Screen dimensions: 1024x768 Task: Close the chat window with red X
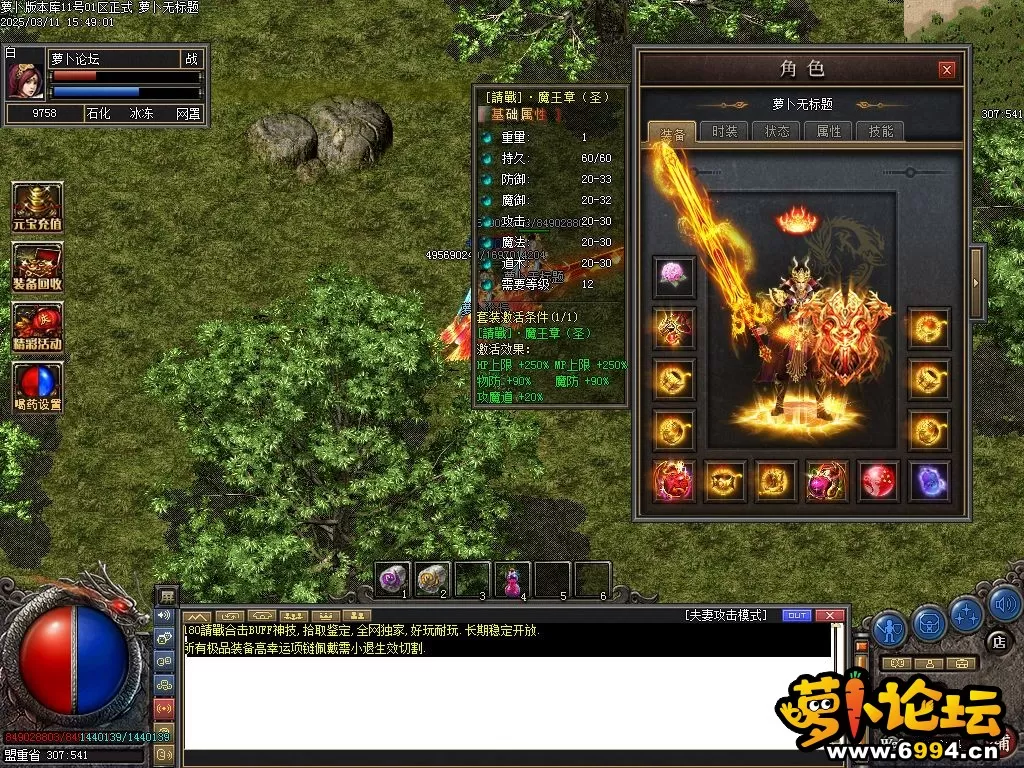828,615
